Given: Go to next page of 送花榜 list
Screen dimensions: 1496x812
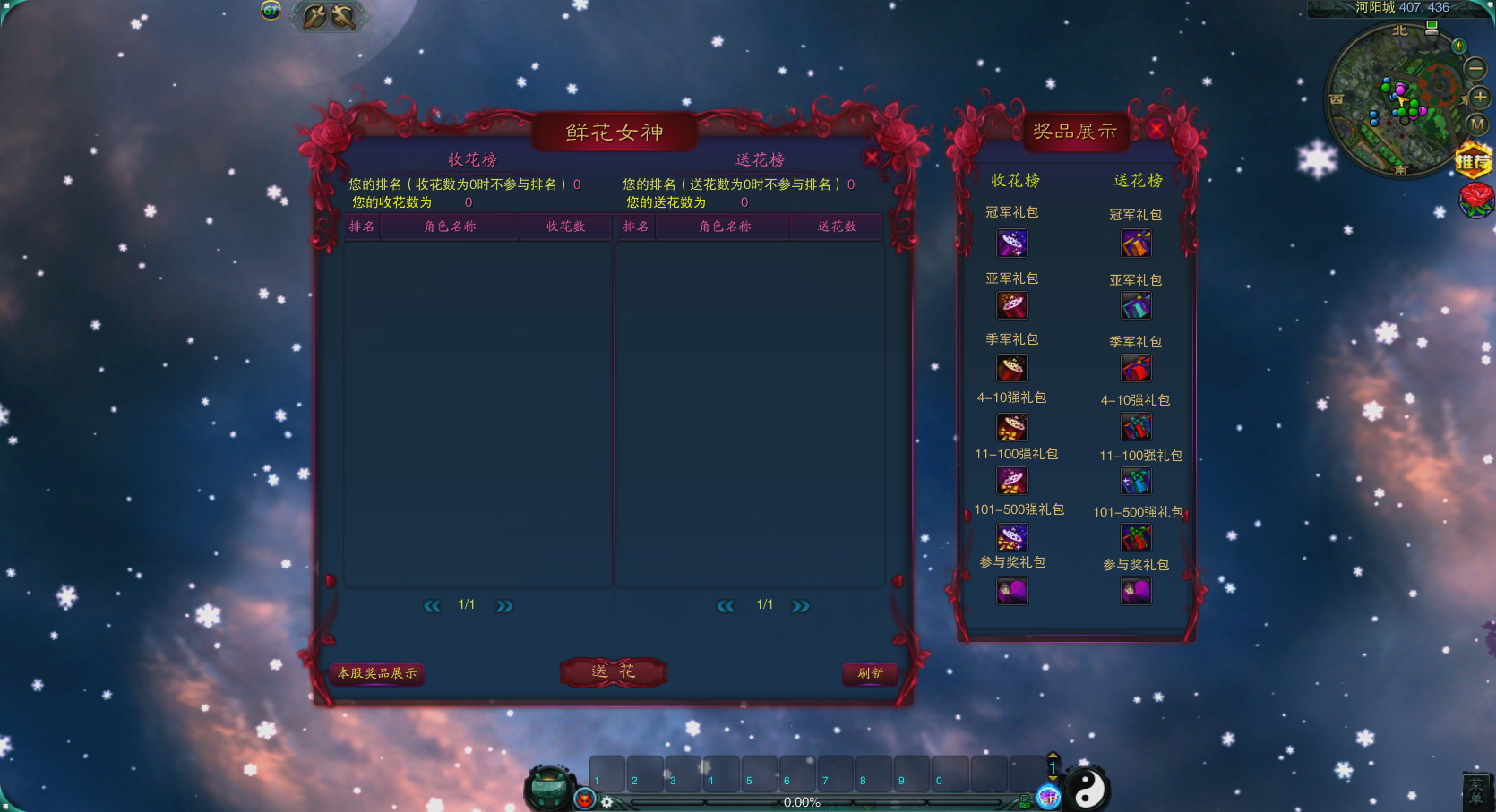Looking at the screenshot, I should tap(800, 606).
